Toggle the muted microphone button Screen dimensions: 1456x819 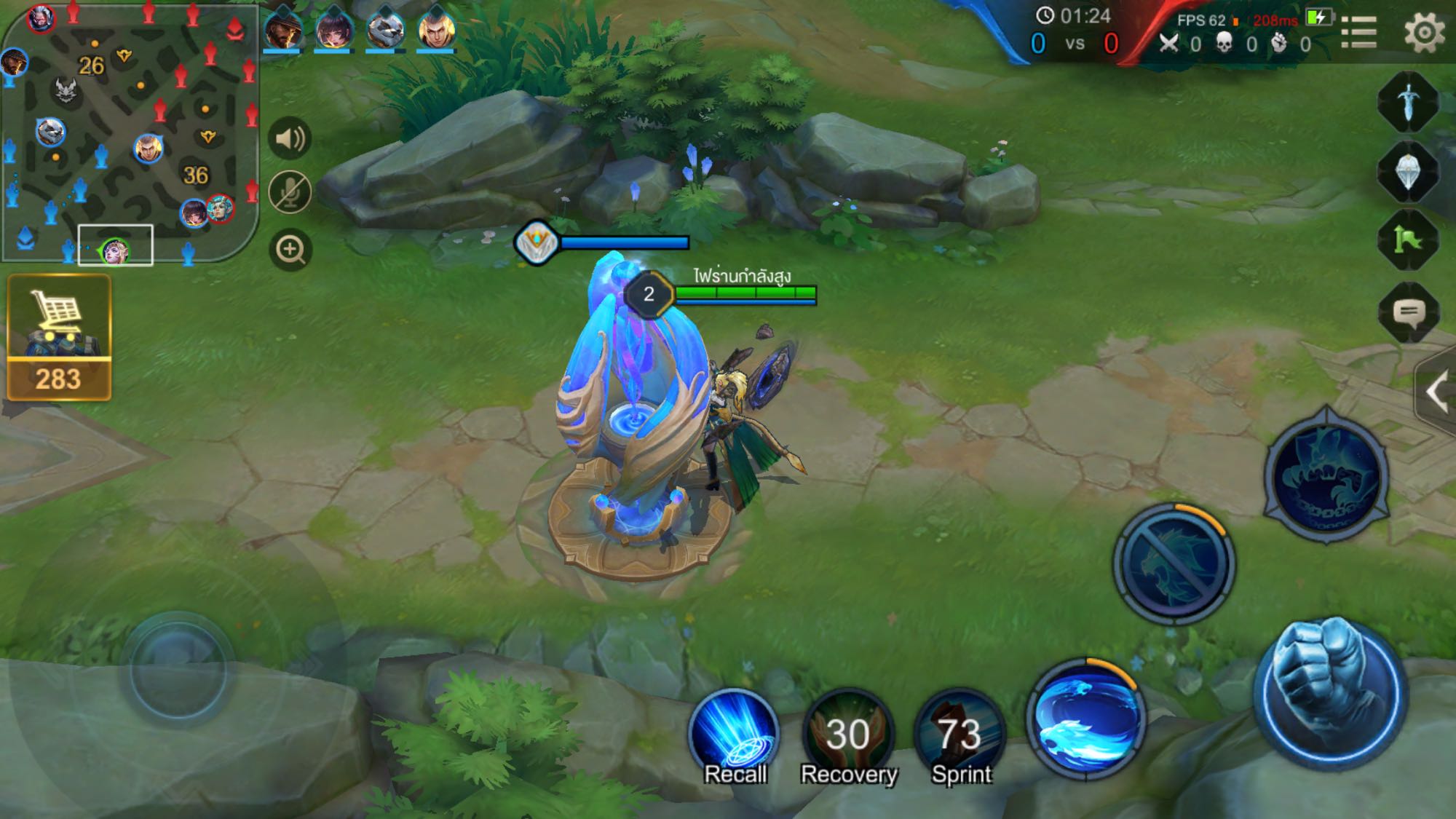click(290, 193)
